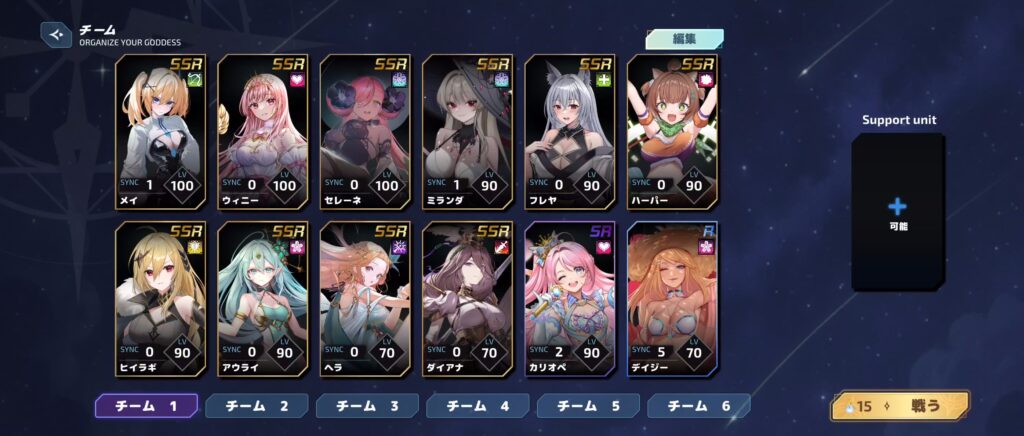The width and height of the screenshot is (1024, 436).
Task: Pick the アウライ character card
Action: [x=263, y=299]
